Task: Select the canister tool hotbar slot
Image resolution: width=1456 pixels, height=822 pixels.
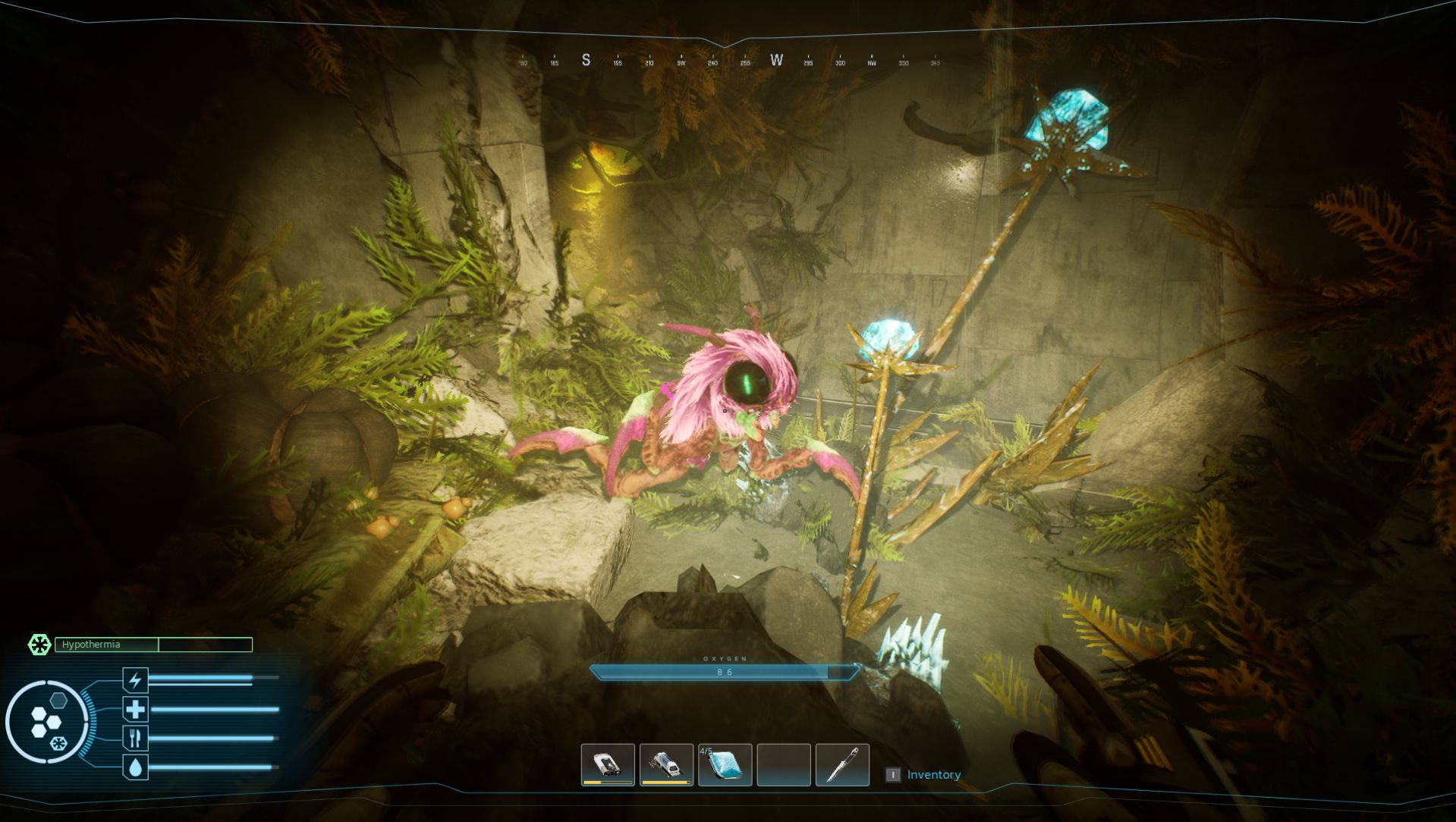Action: click(x=666, y=764)
